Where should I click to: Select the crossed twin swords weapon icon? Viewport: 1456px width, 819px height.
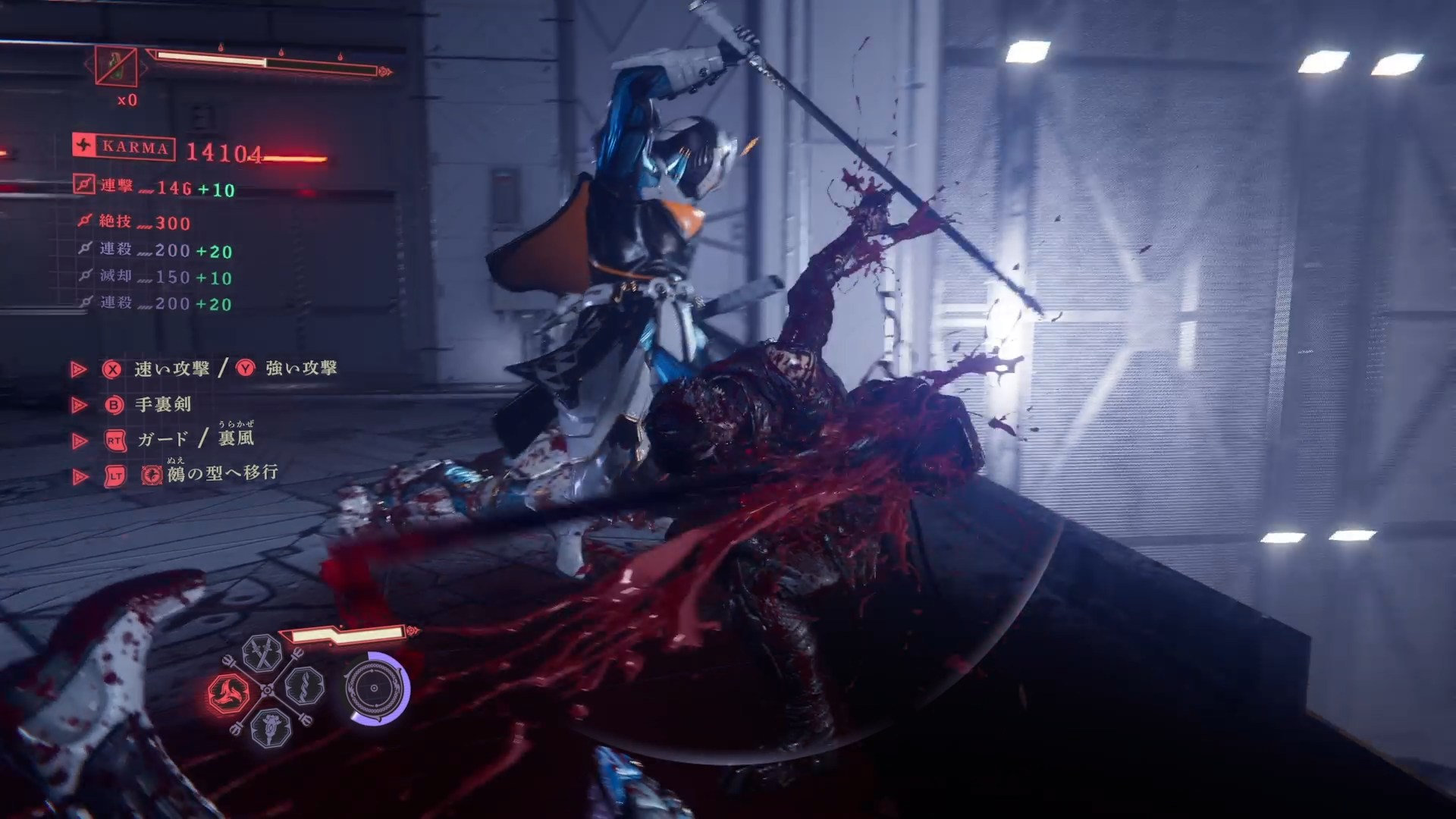click(x=262, y=654)
